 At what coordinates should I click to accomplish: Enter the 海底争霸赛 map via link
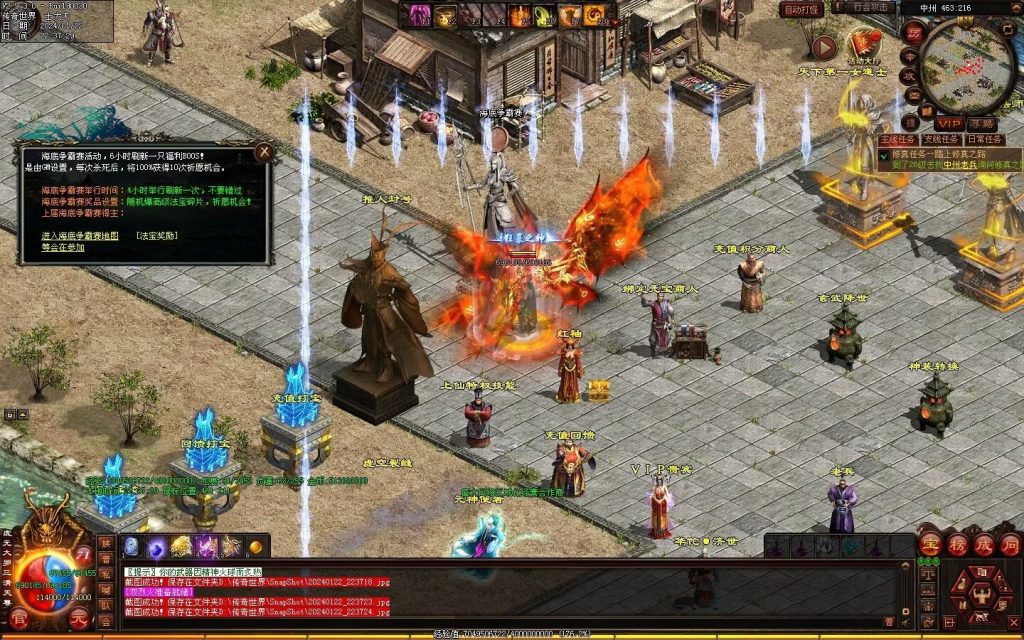[x=80, y=236]
